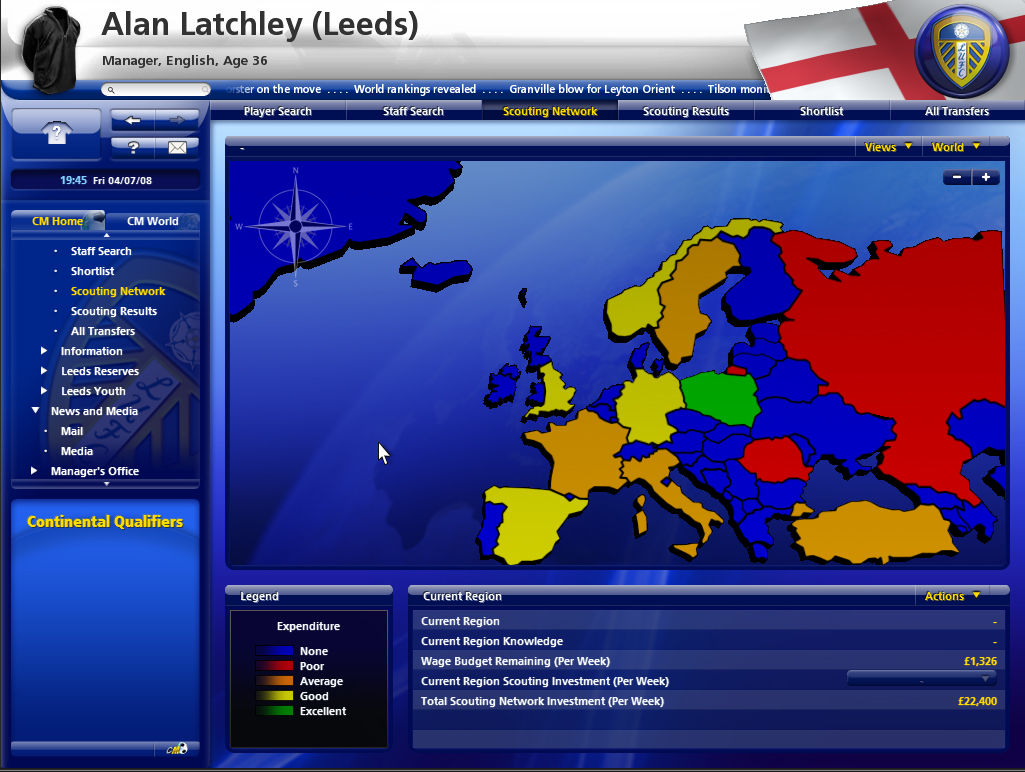Open the Views dropdown
The image size is (1025, 772).
tap(887, 147)
